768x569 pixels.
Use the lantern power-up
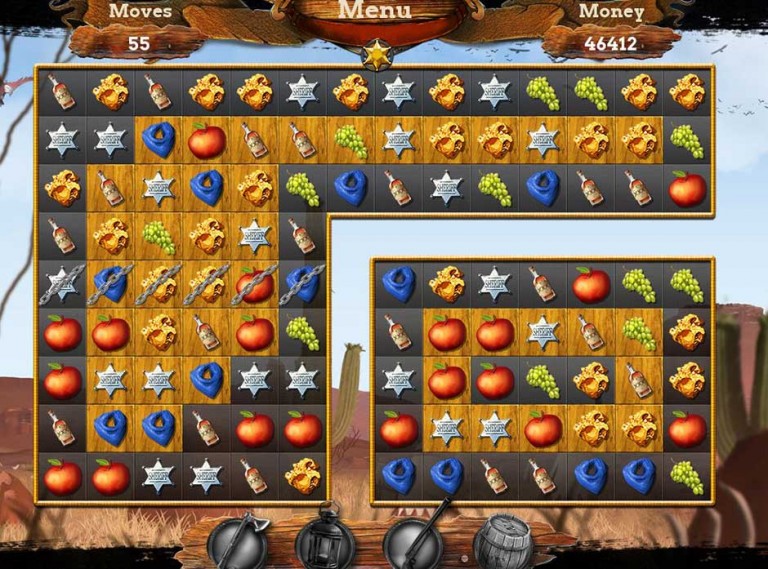325,541
